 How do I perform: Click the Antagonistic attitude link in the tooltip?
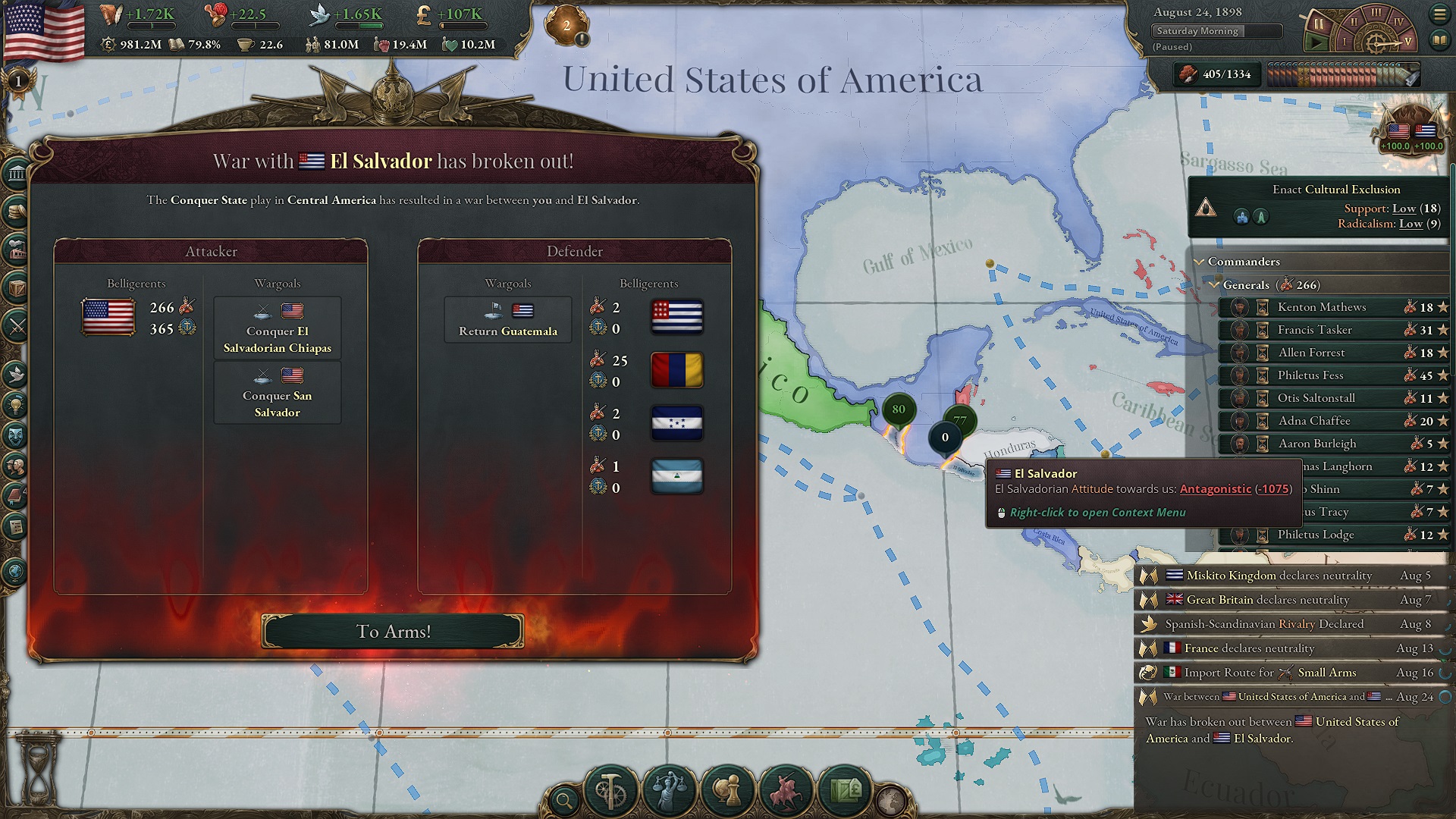click(1216, 490)
